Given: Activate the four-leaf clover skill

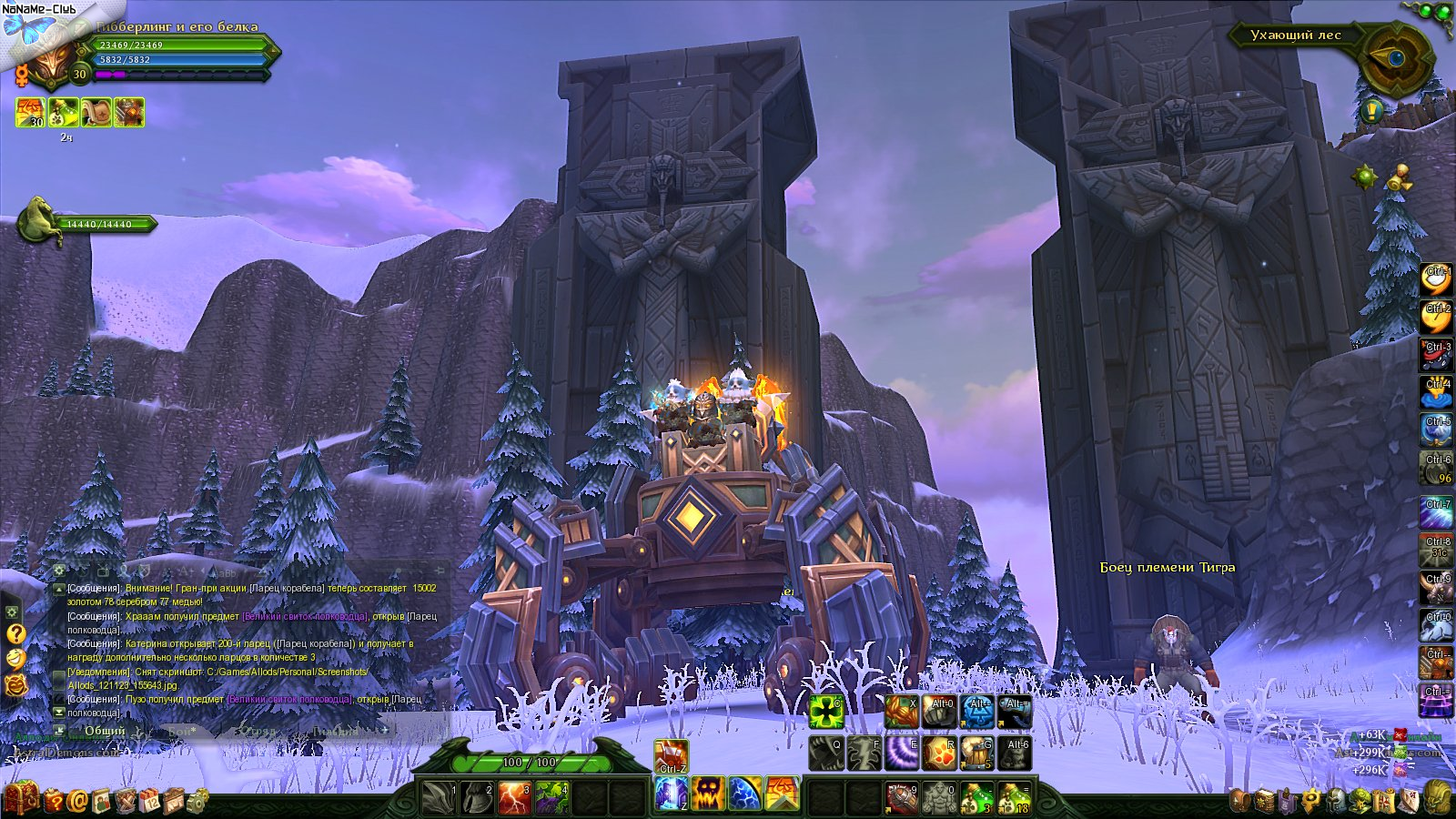Looking at the screenshot, I should 826,712.
